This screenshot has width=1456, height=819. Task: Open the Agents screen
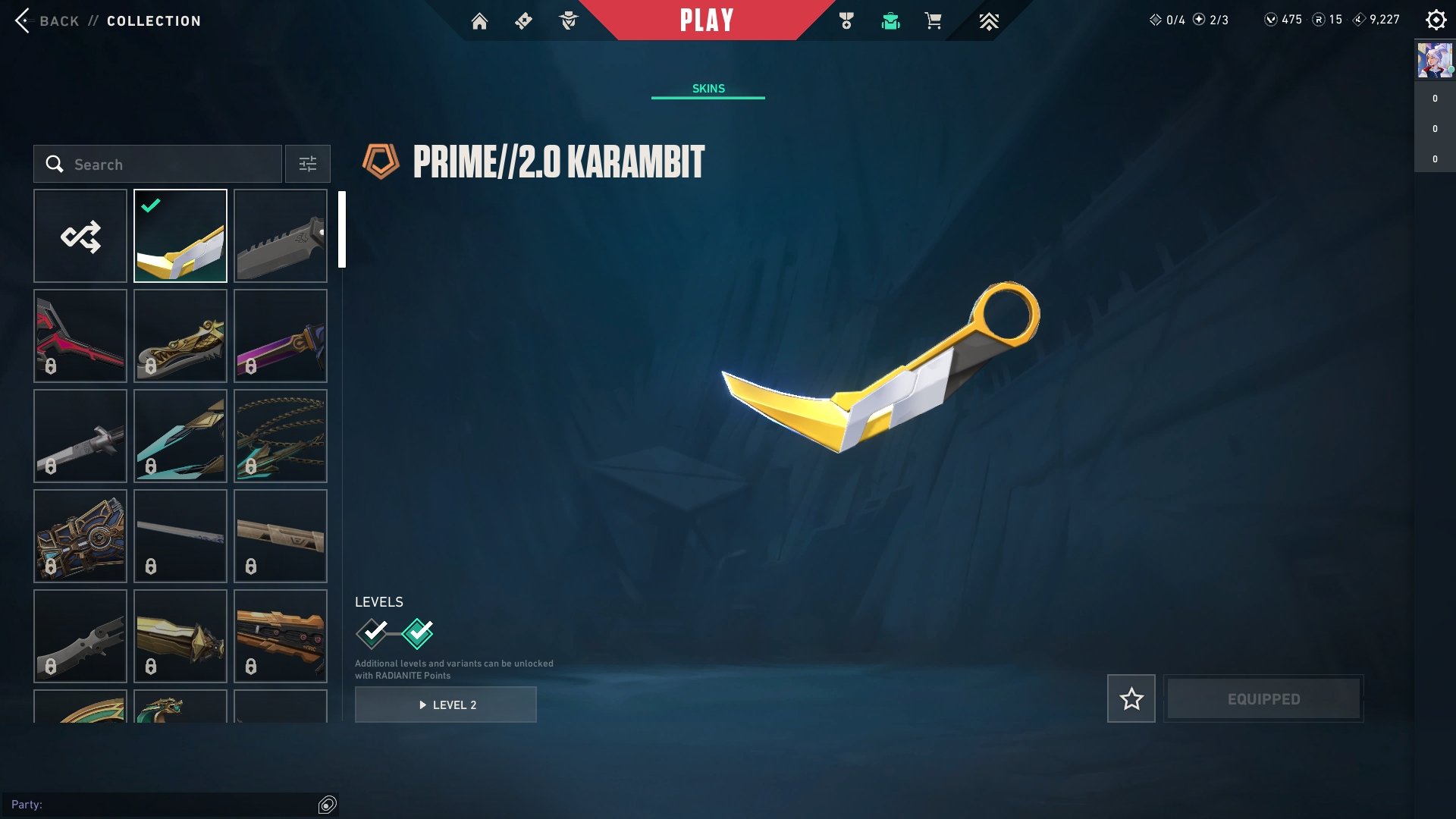(567, 21)
